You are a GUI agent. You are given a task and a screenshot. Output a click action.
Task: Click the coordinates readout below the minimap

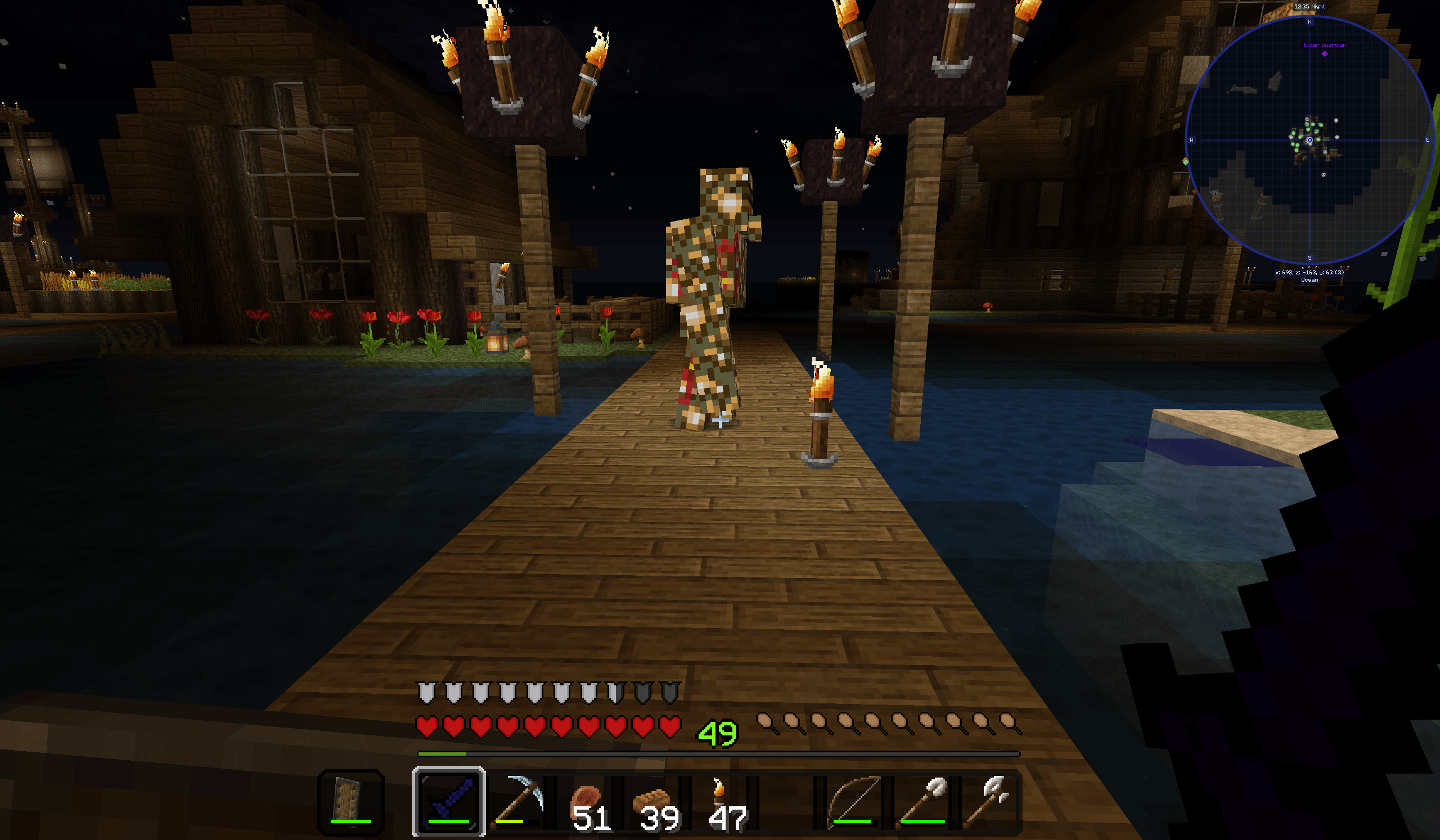(1309, 272)
